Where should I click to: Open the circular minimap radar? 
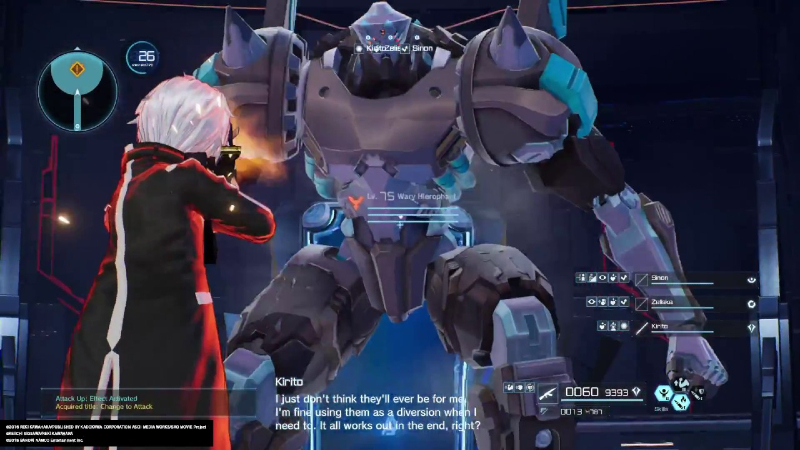(x=78, y=92)
